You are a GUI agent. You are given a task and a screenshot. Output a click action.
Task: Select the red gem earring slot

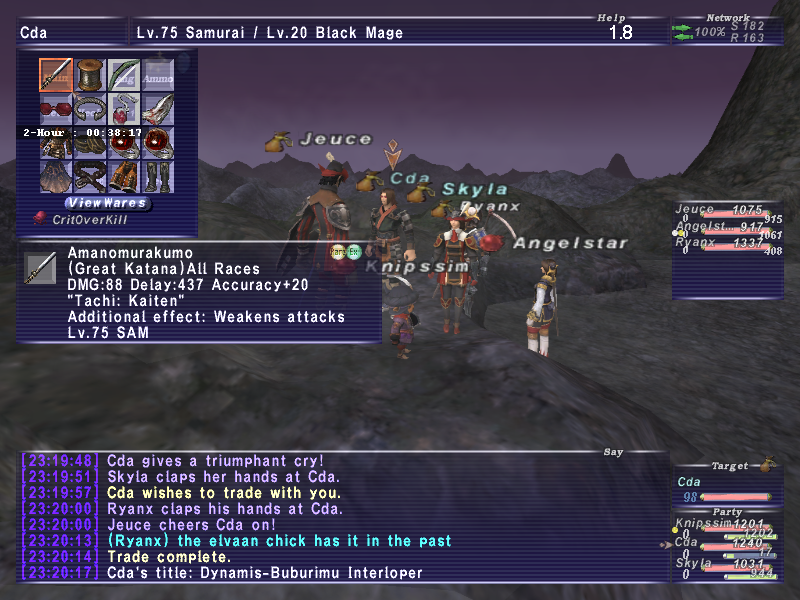click(x=124, y=109)
